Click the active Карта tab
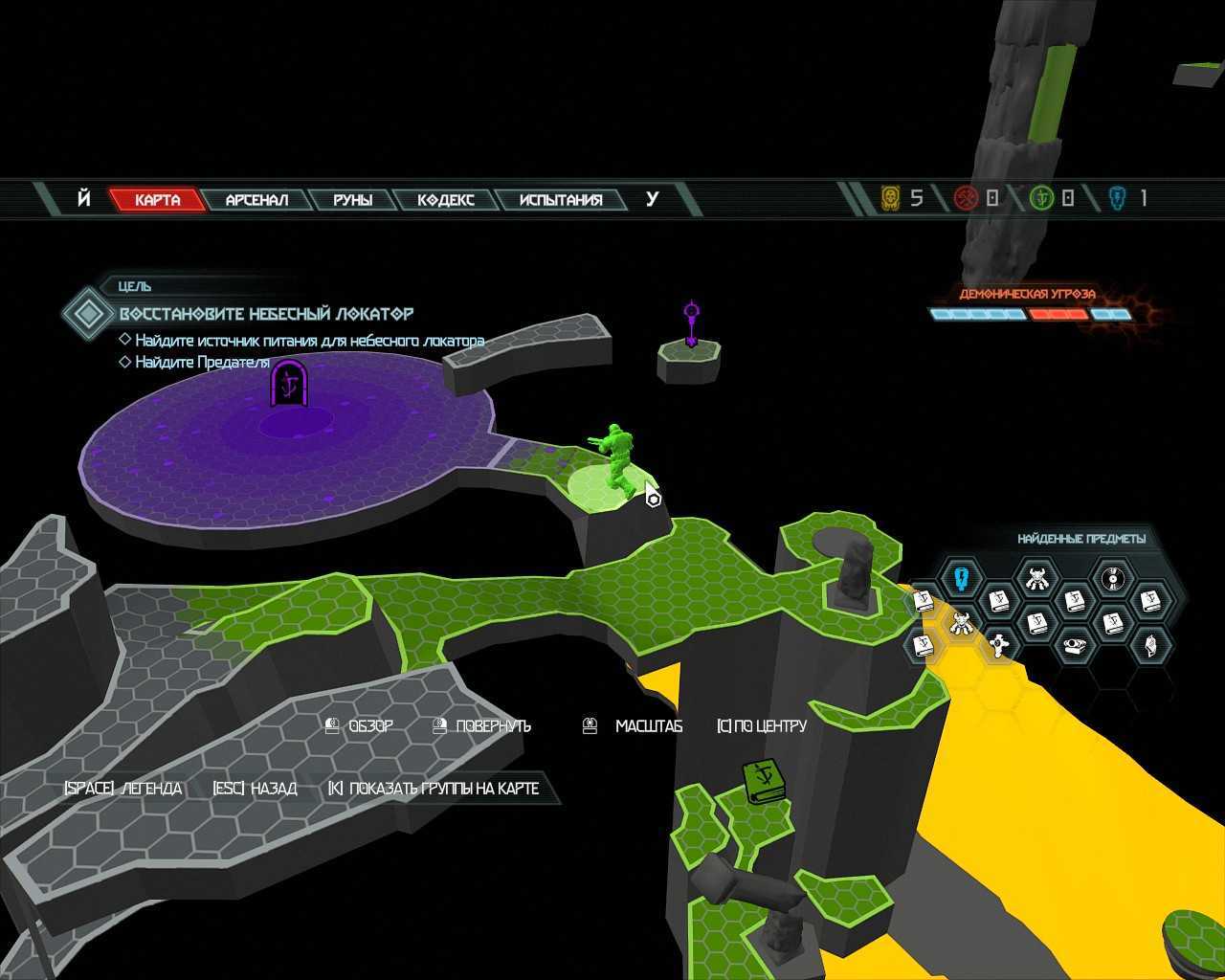1225x980 pixels. tap(158, 200)
